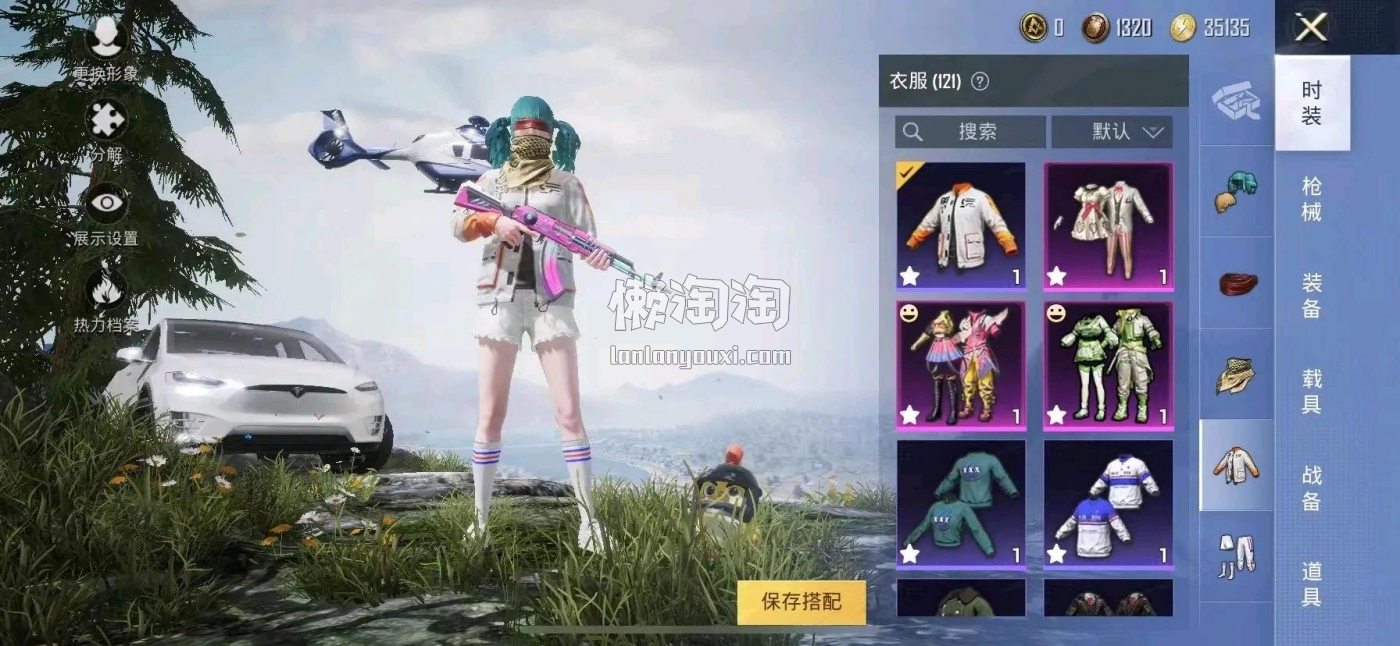Select the equipped white orange jacket
The width and height of the screenshot is (1400, 646).
coord(961,226)
